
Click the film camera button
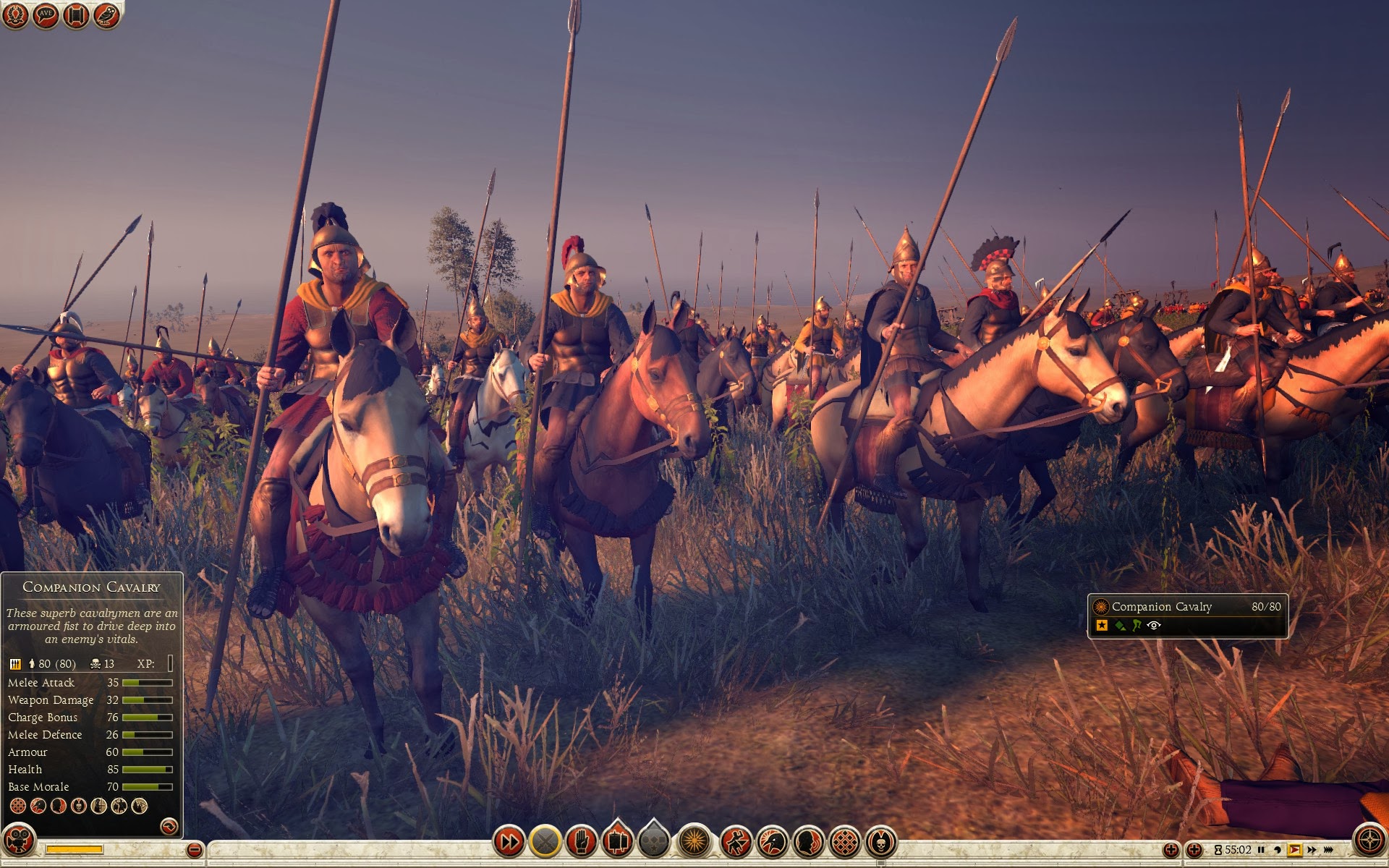pos(20,841)
